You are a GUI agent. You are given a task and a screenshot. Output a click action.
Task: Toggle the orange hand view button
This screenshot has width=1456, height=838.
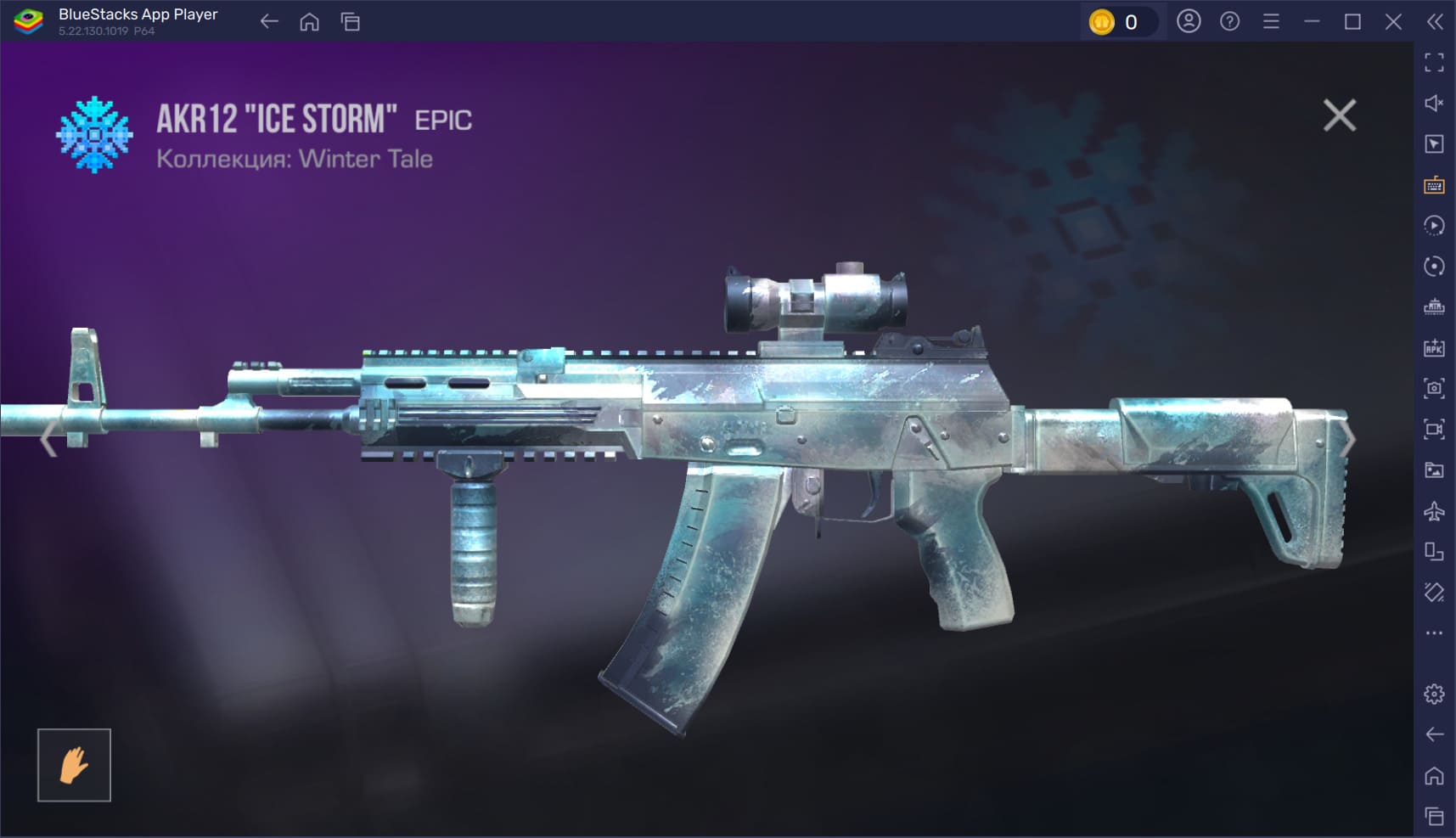click(74, 765)
